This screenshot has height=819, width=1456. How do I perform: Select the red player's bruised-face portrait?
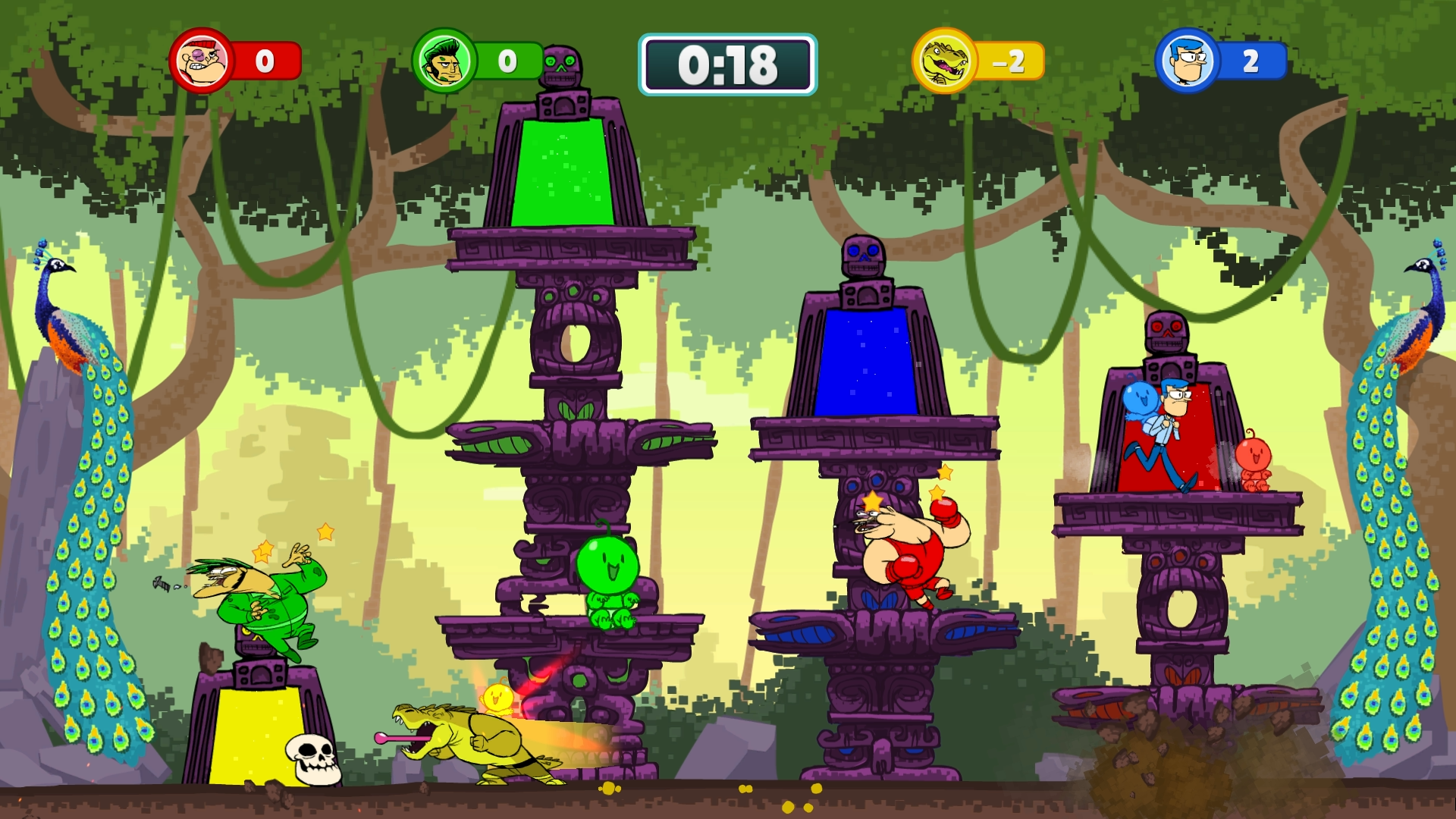click(x=202, y=61)
